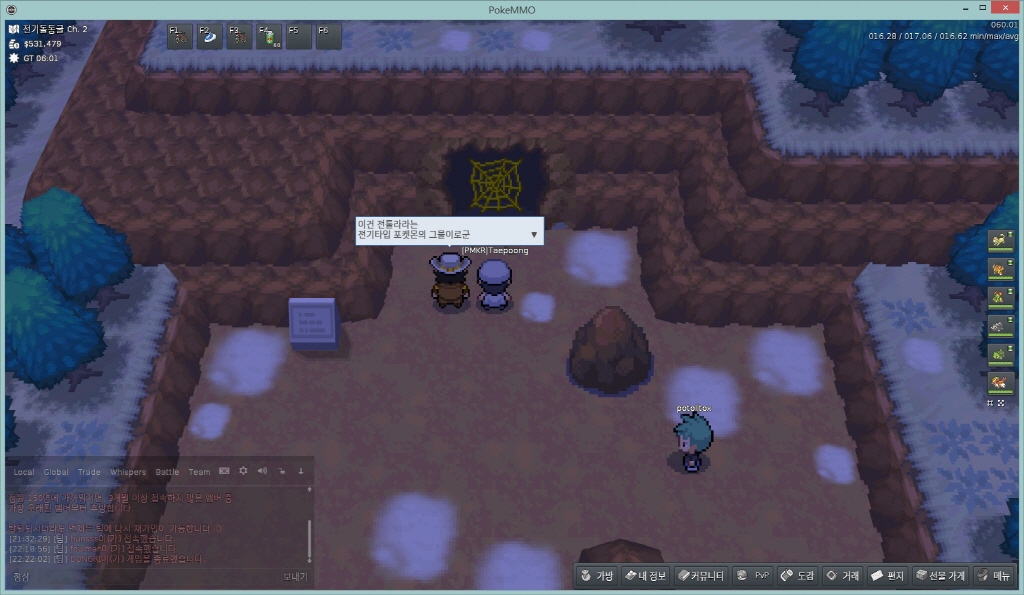Screen dimensions: 1024x595
Task: Switch chat to the Local tab
Action: (x=24, y=472)
